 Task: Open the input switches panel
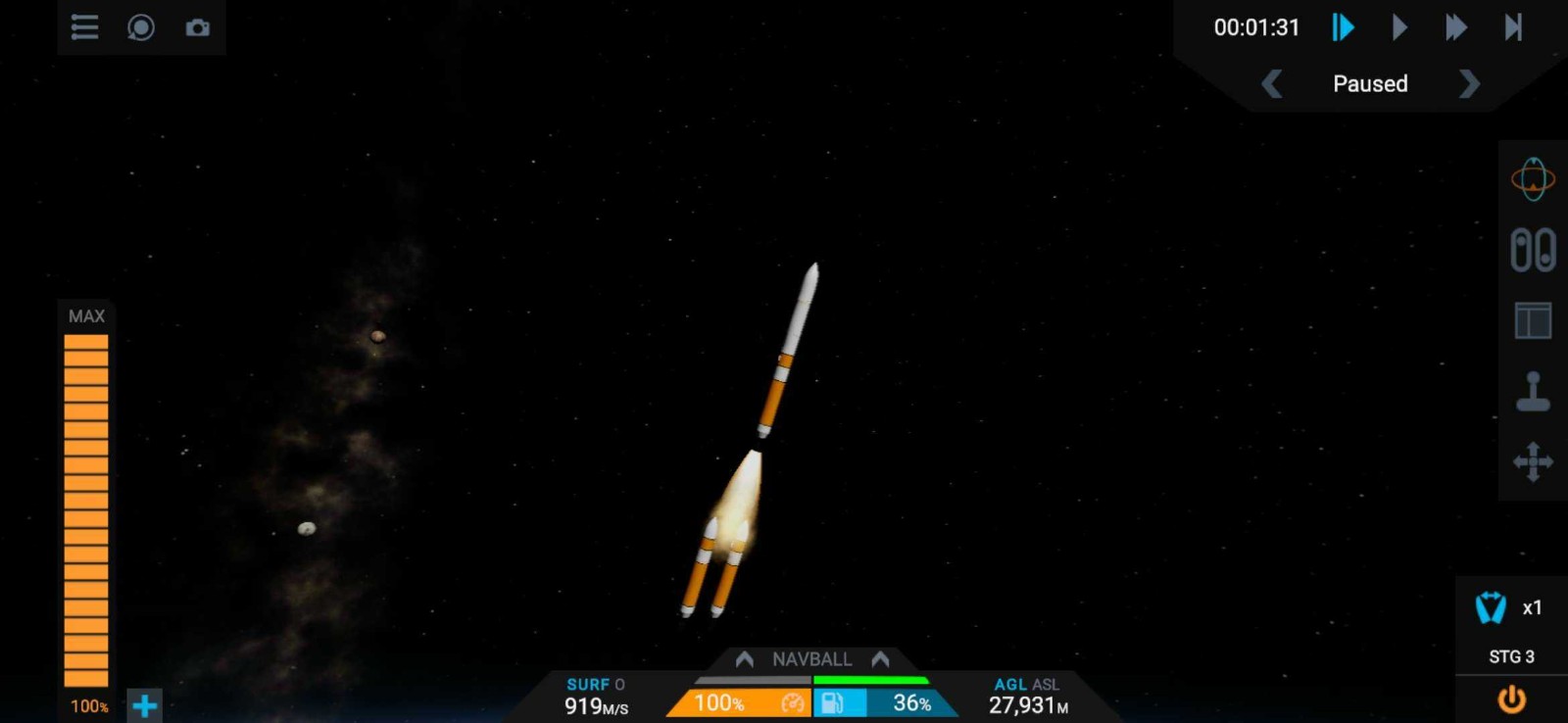[1534, 250]
